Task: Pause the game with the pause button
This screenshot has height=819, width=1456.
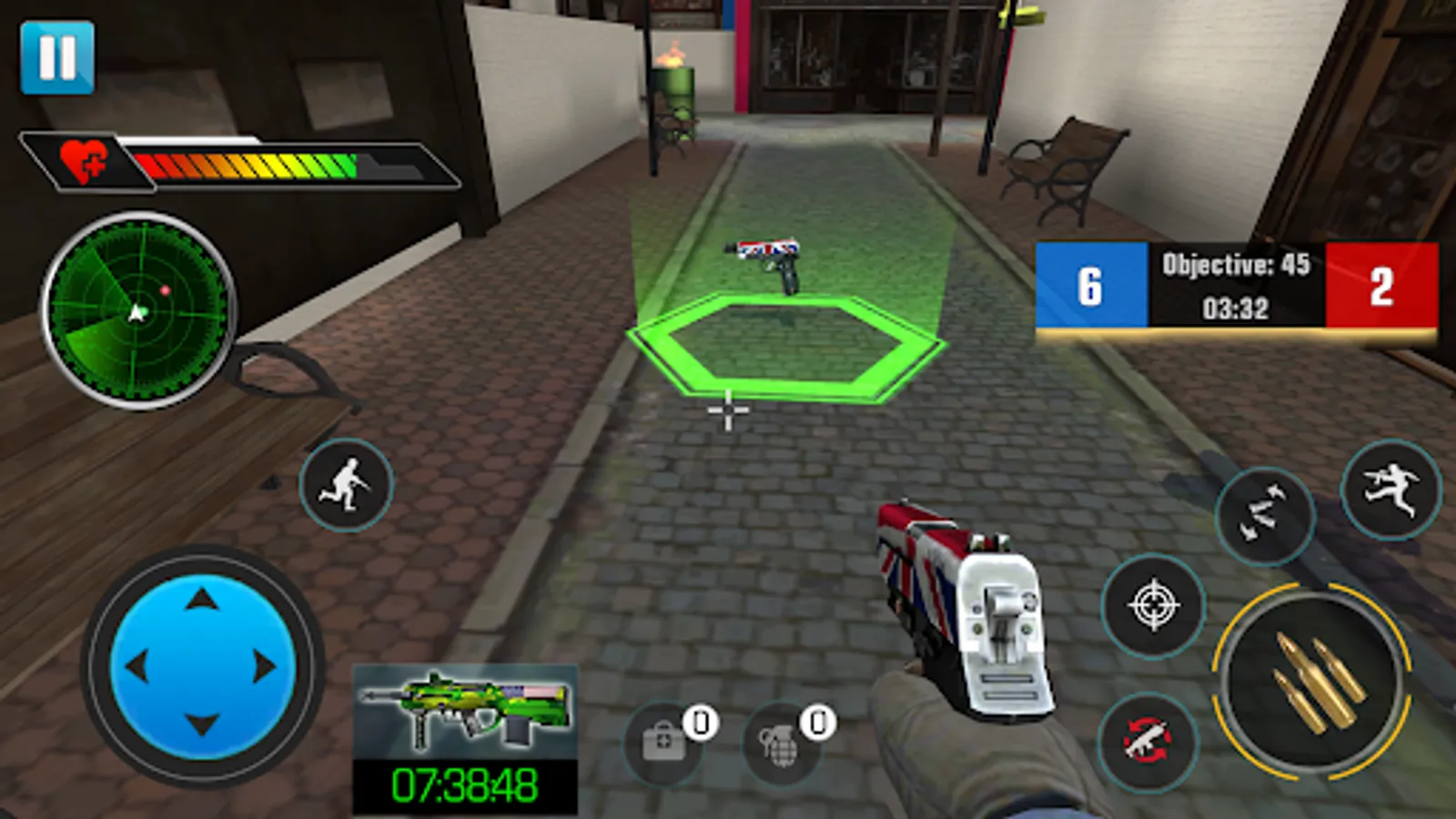Action: click(x=58, y=57)
